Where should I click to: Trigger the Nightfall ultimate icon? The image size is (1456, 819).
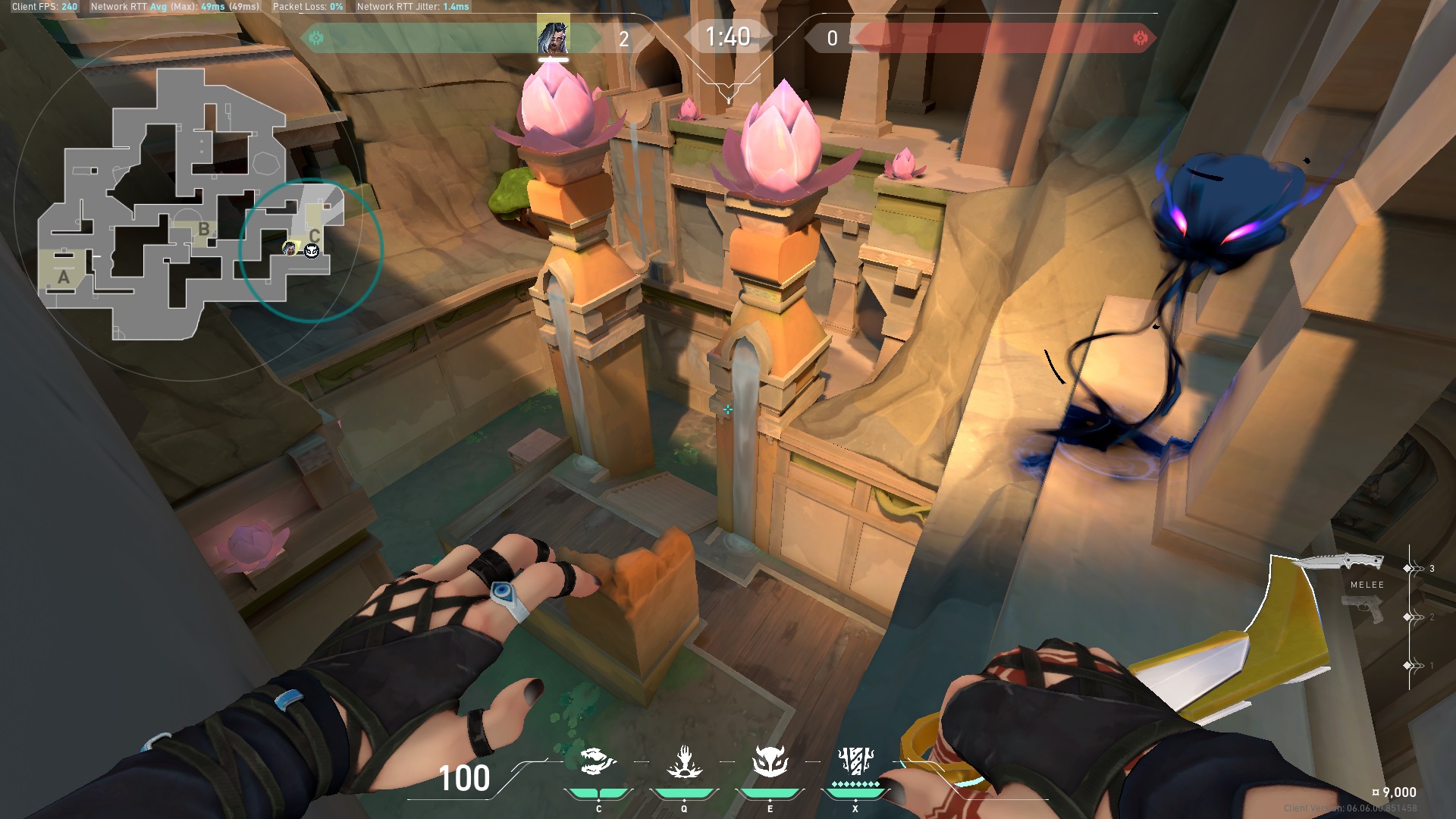(x=855, y=760)
